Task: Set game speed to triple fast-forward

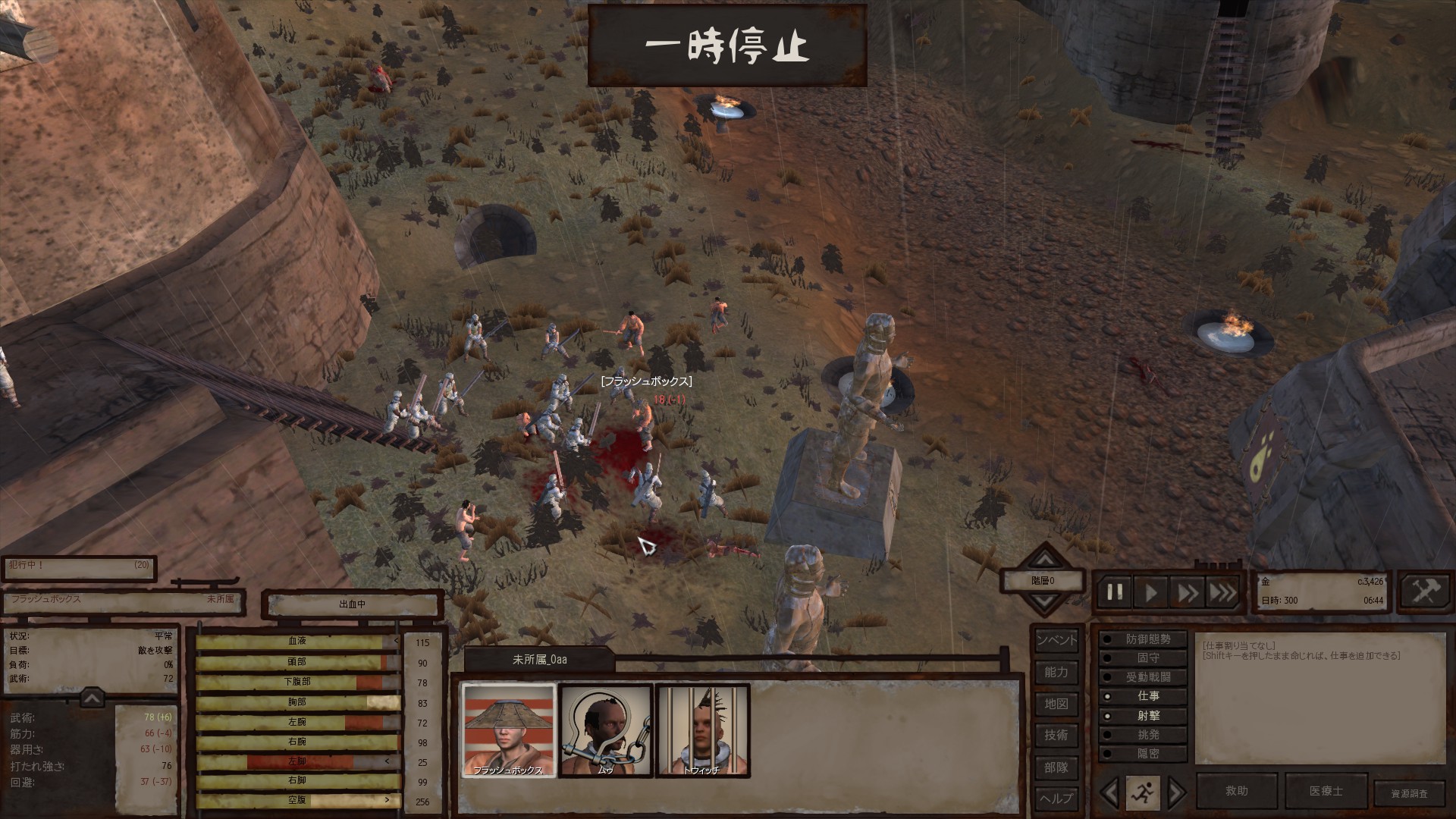Action: (1222, 592)
